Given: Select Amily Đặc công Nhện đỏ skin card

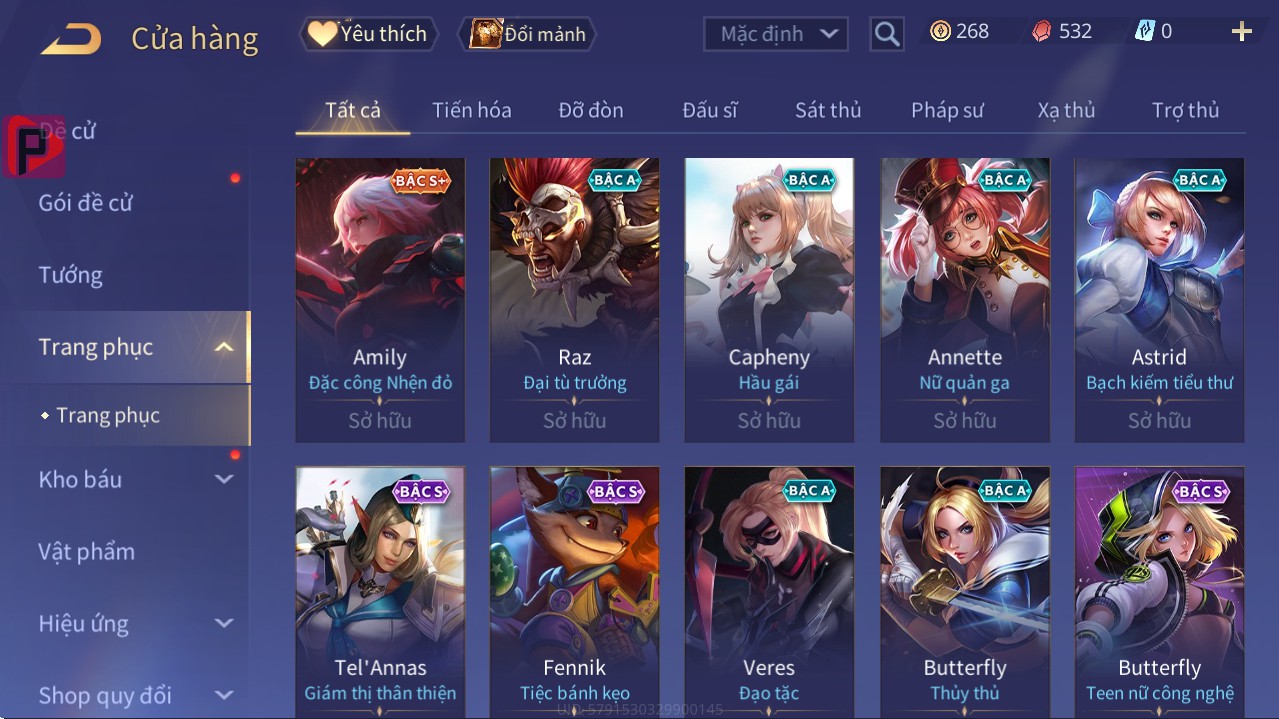Looking at the screenshot, I should [380, 298].
